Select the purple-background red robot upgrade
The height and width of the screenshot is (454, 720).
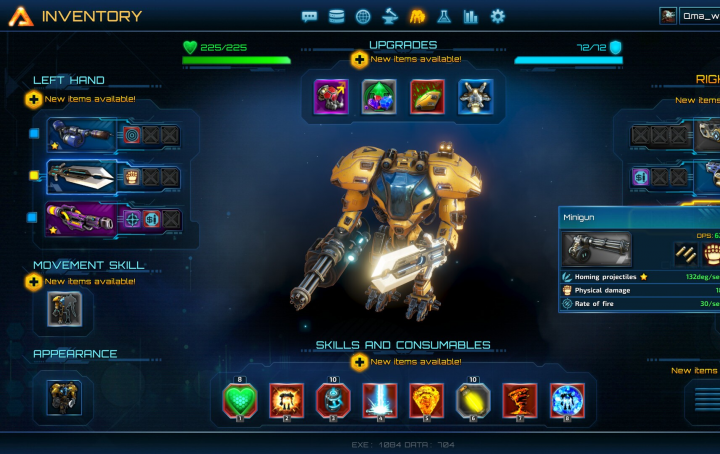(331, 97)
